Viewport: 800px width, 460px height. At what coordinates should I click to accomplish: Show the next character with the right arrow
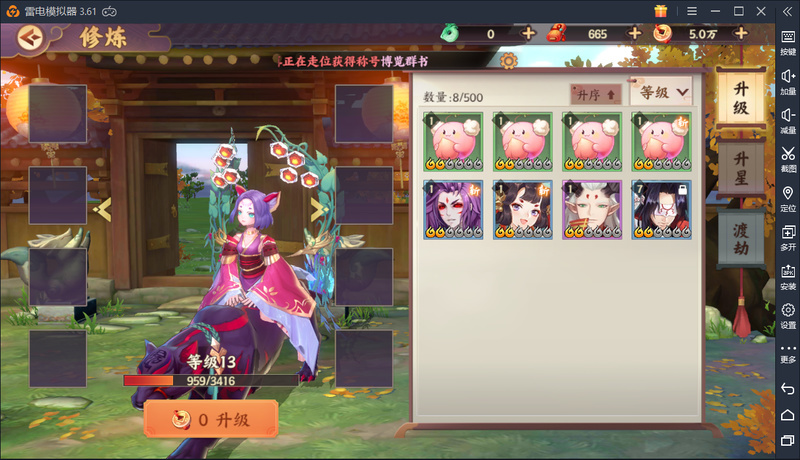point(318,208)
